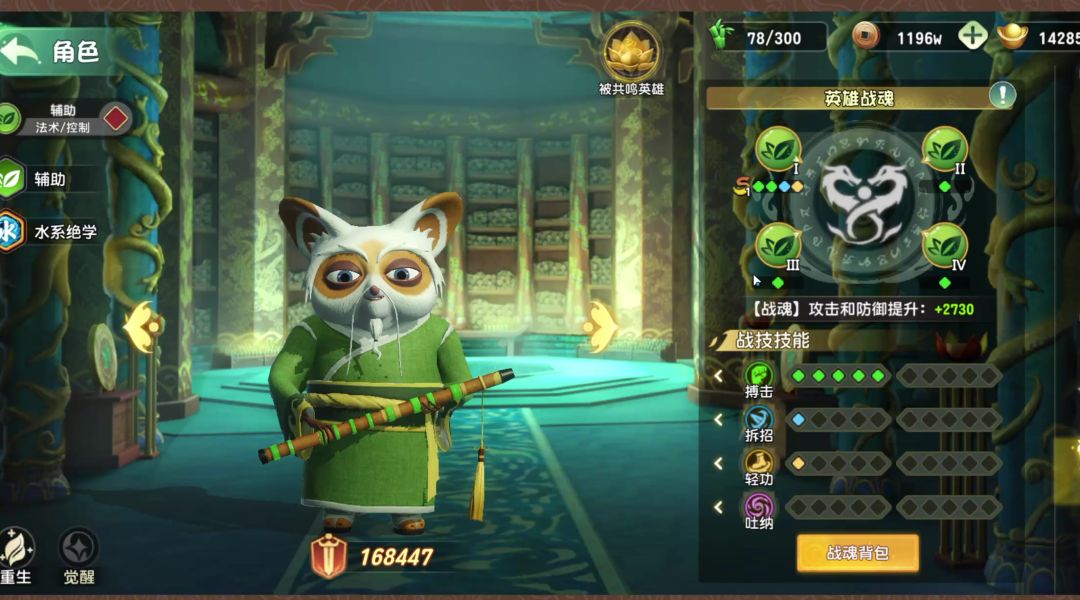Select battle soul slot I leaf icon
The image size is (1080, 600).
[778, 150]
